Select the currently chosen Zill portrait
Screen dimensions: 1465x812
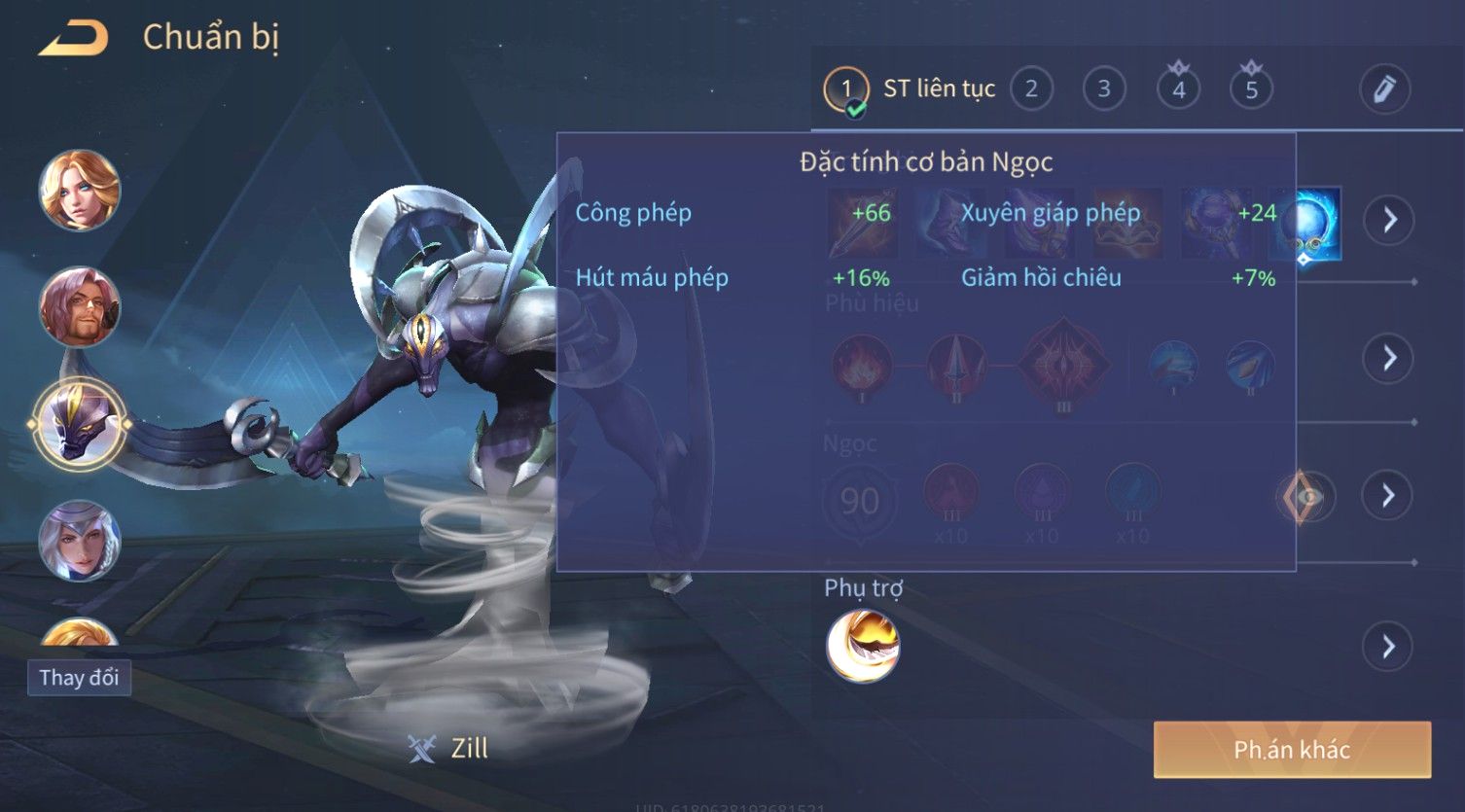click(x=80, y=425)
